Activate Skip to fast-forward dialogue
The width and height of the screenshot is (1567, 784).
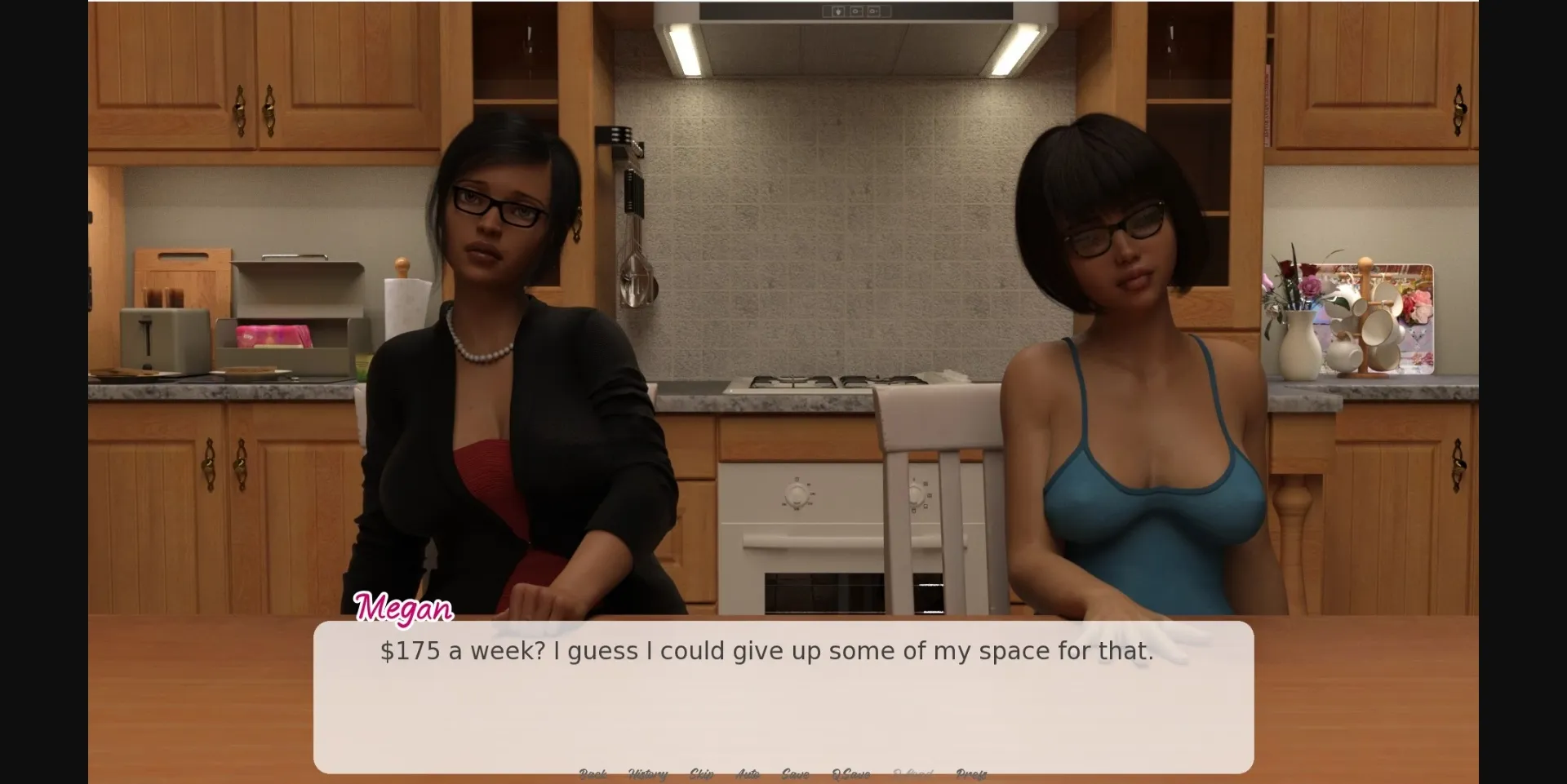point(701,773)
